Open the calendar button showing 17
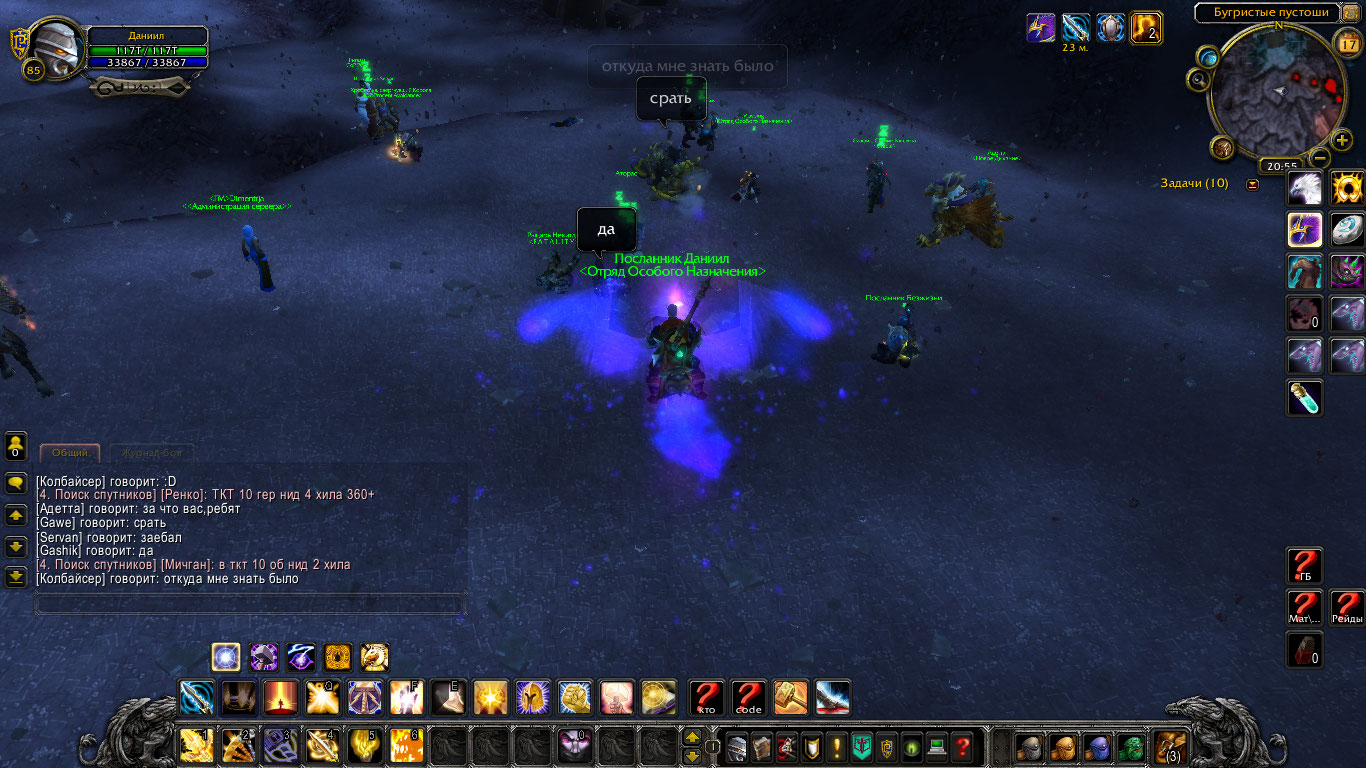Image resolution: width=1366 pixels, height=768 pixels. pos(1347,43)
